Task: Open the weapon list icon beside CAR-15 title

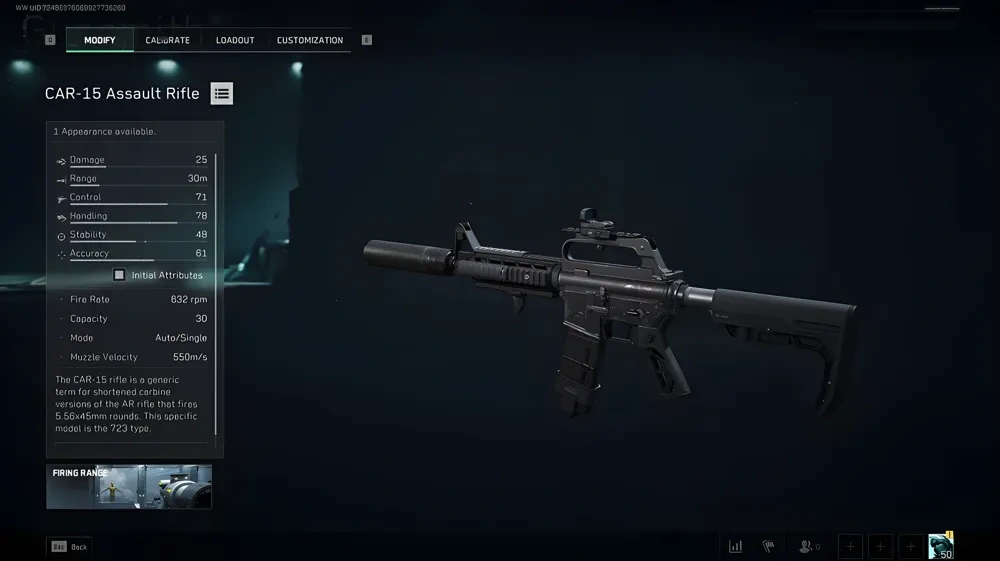Action: point(222,94)
